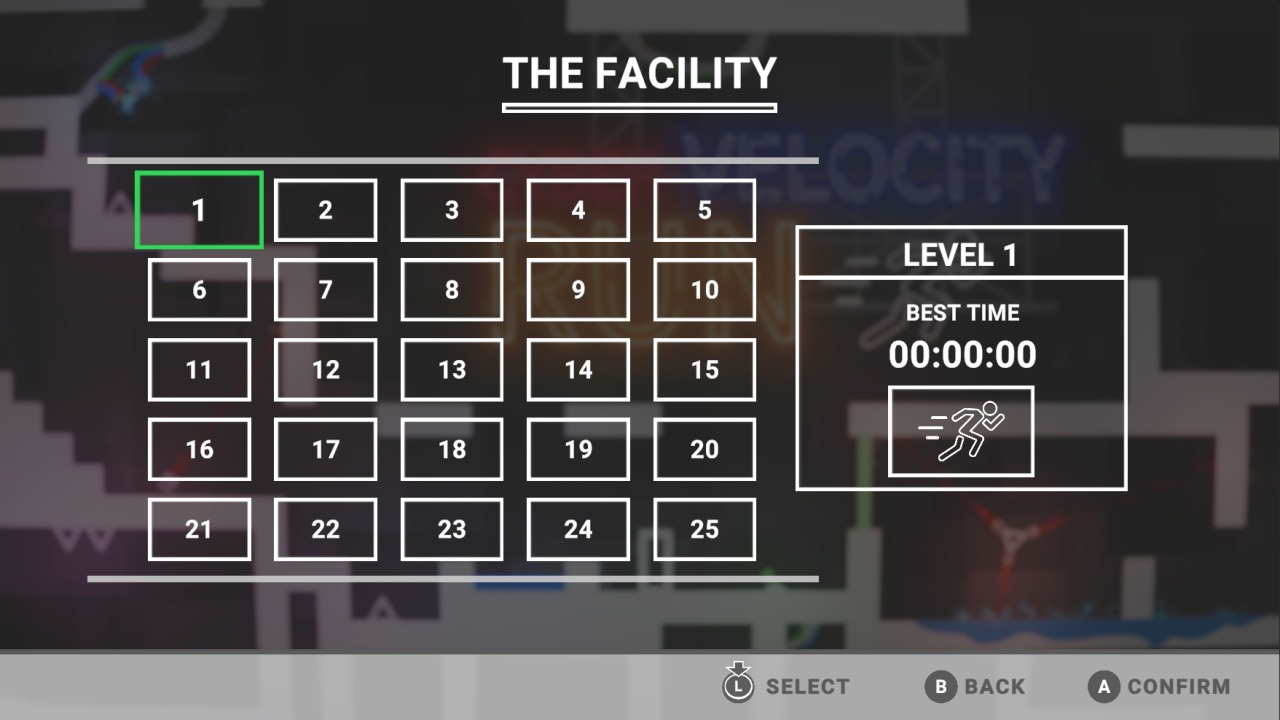The image size is (1280, 720).
Task: Click the Best Time 00:00:00 display
Action: (x=961, y=354)
